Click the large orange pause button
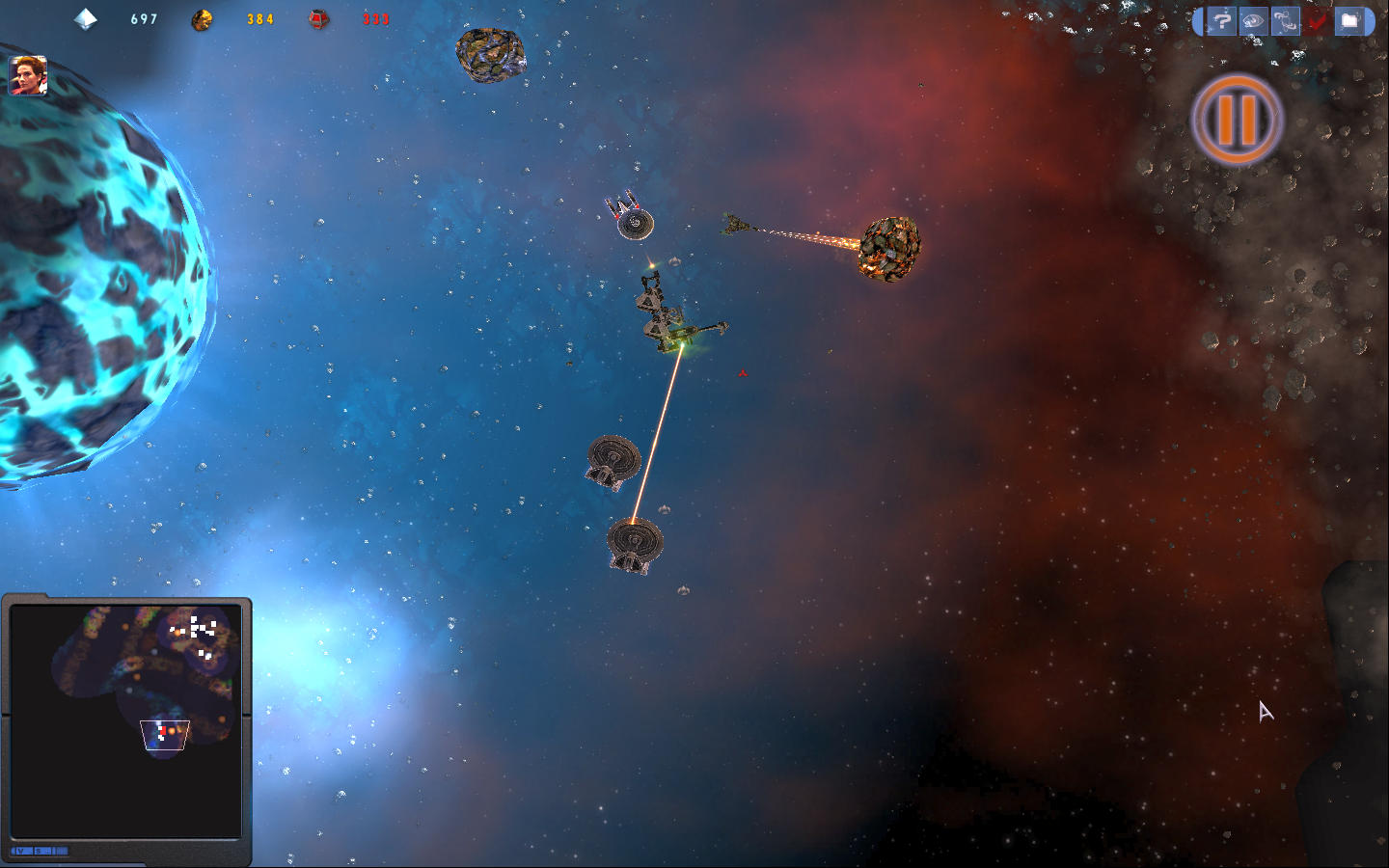Image resolution: width=1389 pixels, height=868 pixels. tap(1237, 119)
